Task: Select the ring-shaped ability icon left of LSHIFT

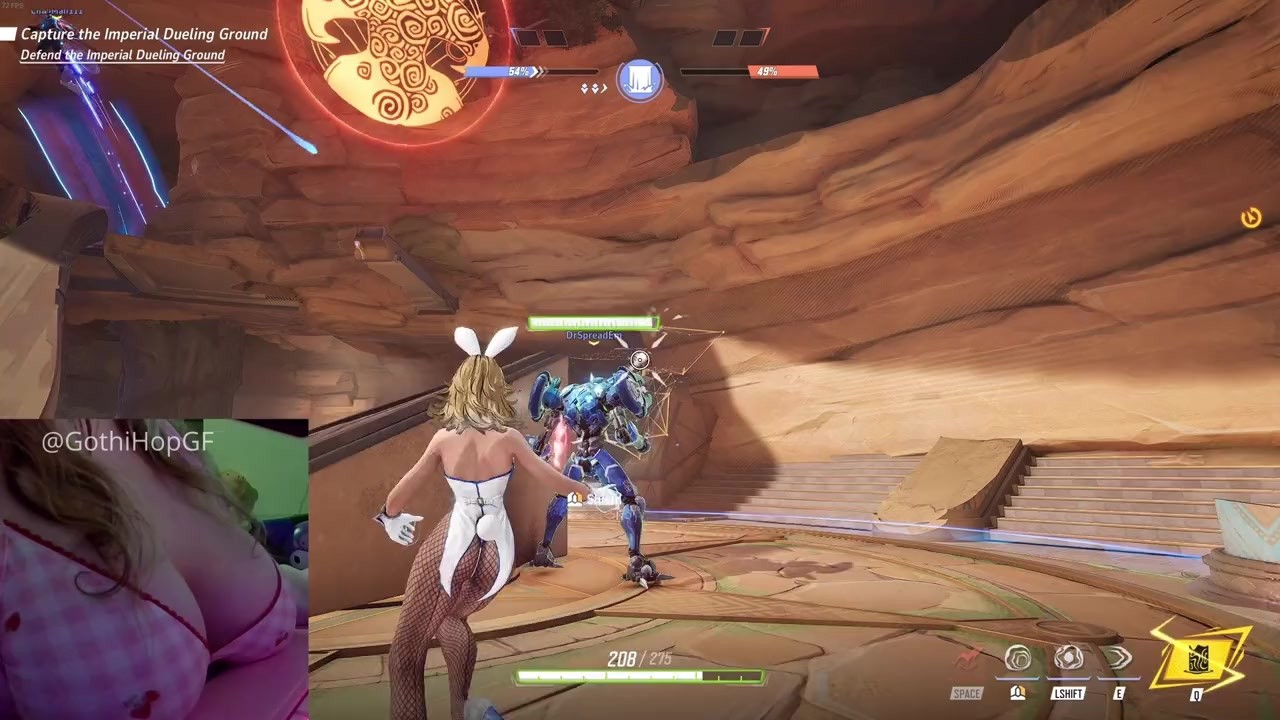Action: pos(1018,658)
